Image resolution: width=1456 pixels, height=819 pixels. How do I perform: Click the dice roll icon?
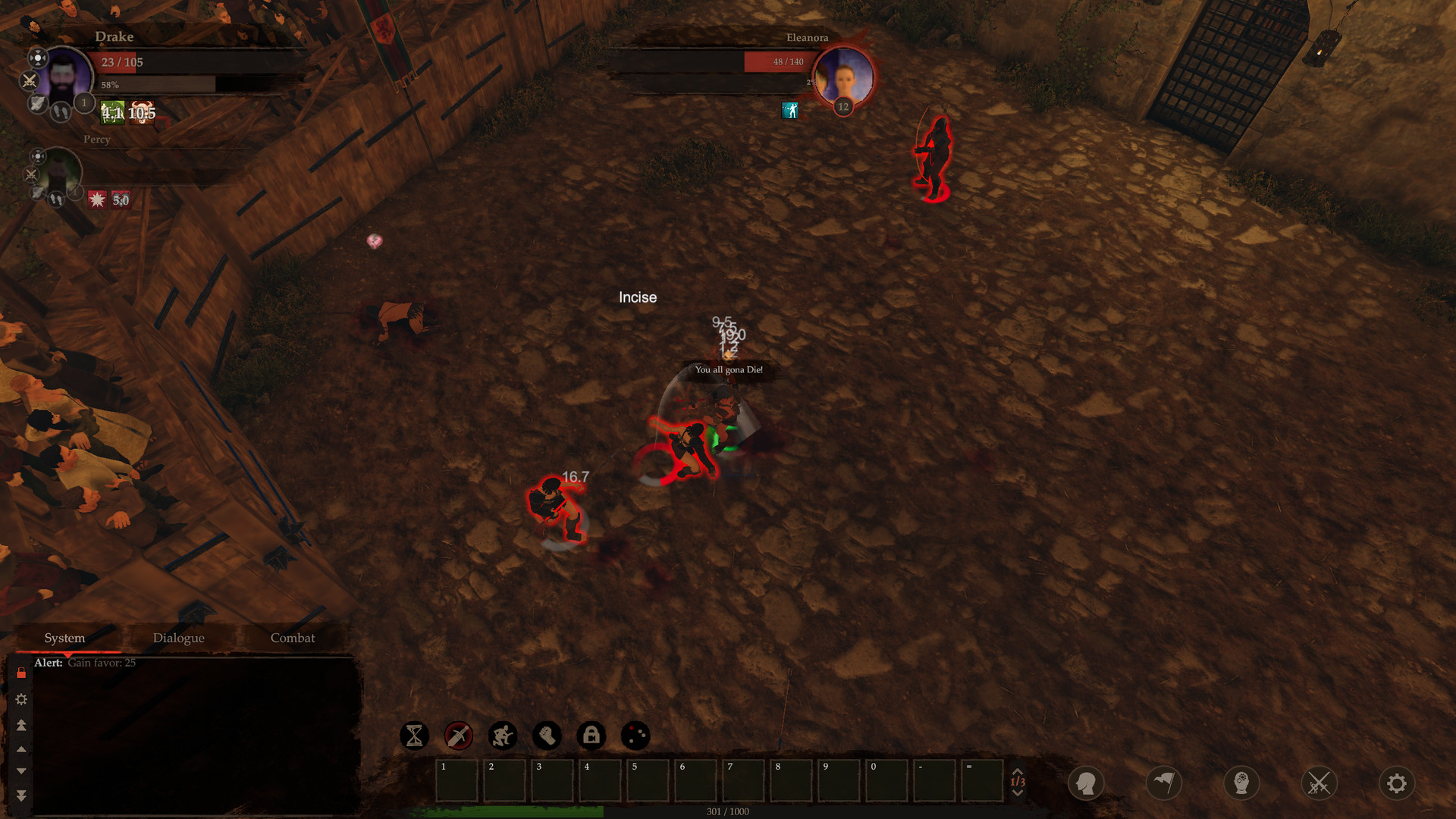(x=637, y=735)
